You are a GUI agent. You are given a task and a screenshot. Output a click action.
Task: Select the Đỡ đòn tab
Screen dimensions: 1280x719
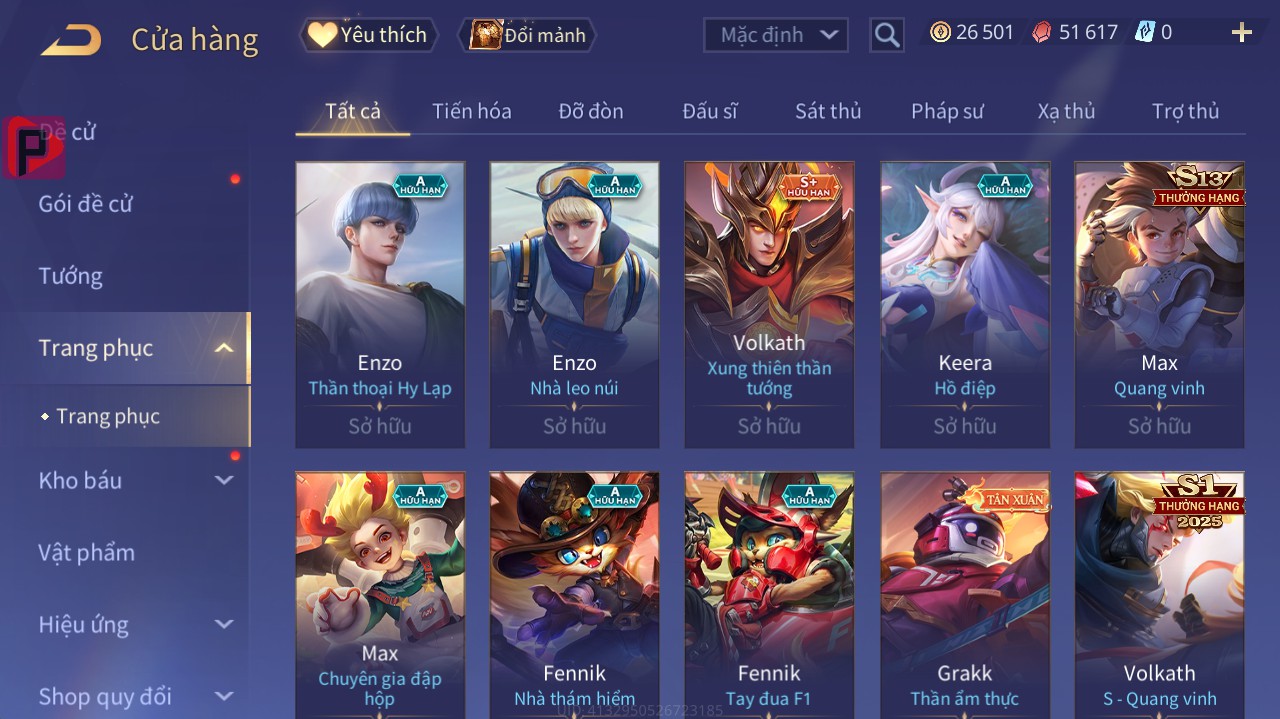[x=590, y=111]
